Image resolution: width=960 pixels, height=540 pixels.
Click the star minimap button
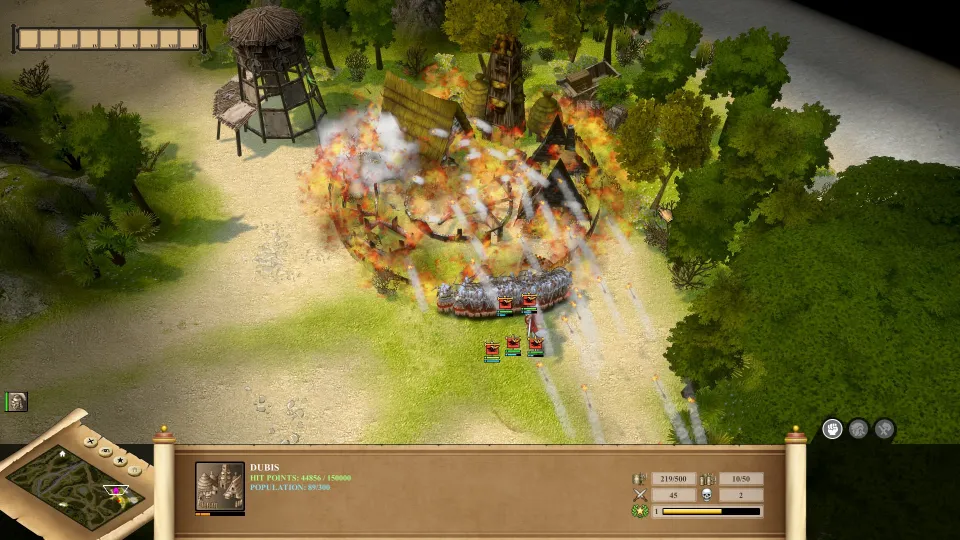tap(120, 461)
